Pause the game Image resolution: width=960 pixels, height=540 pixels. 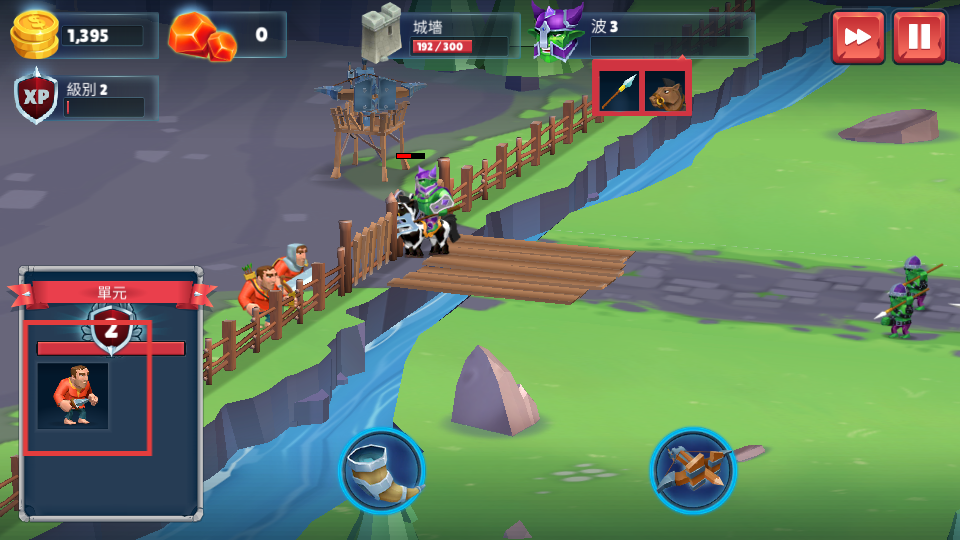(x=919, y=37)
